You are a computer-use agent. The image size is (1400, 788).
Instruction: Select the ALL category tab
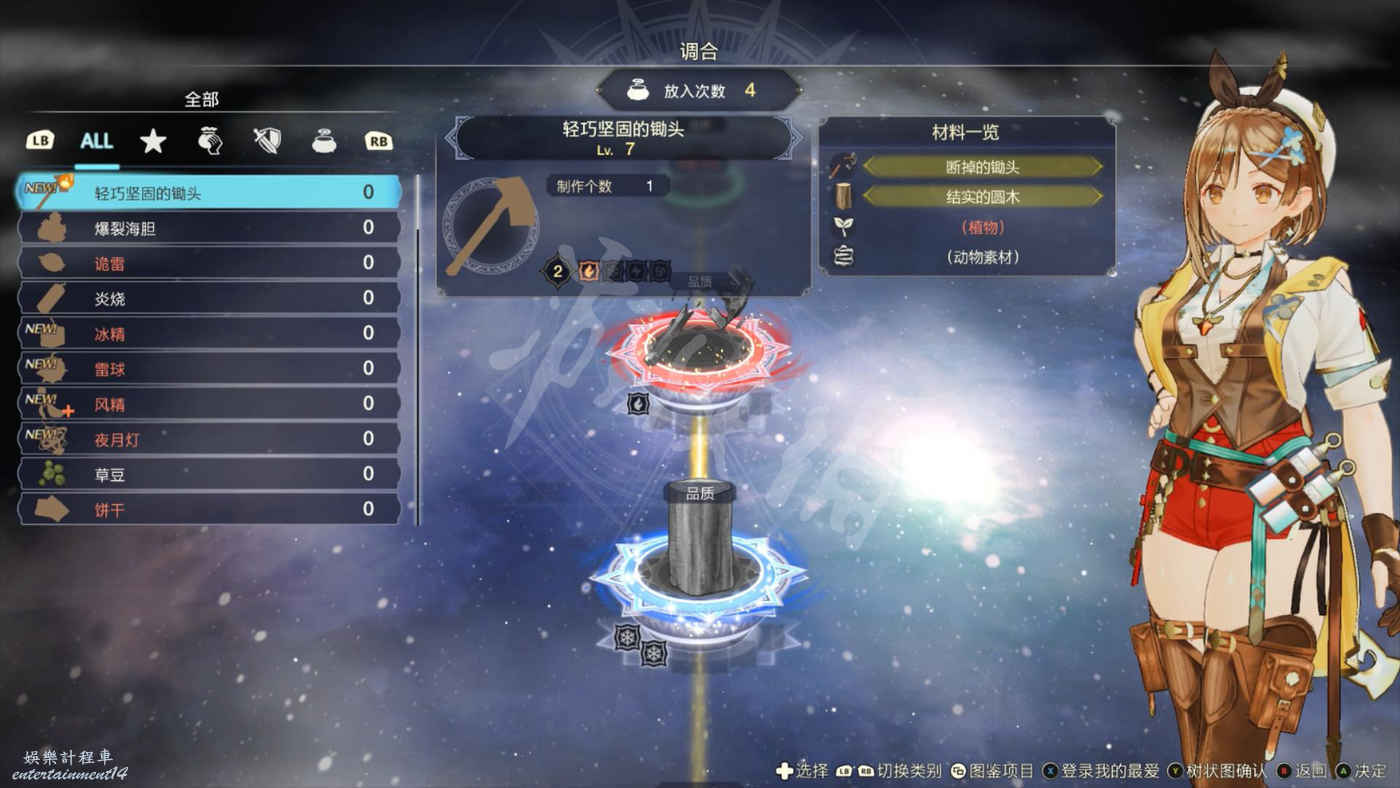96,141
